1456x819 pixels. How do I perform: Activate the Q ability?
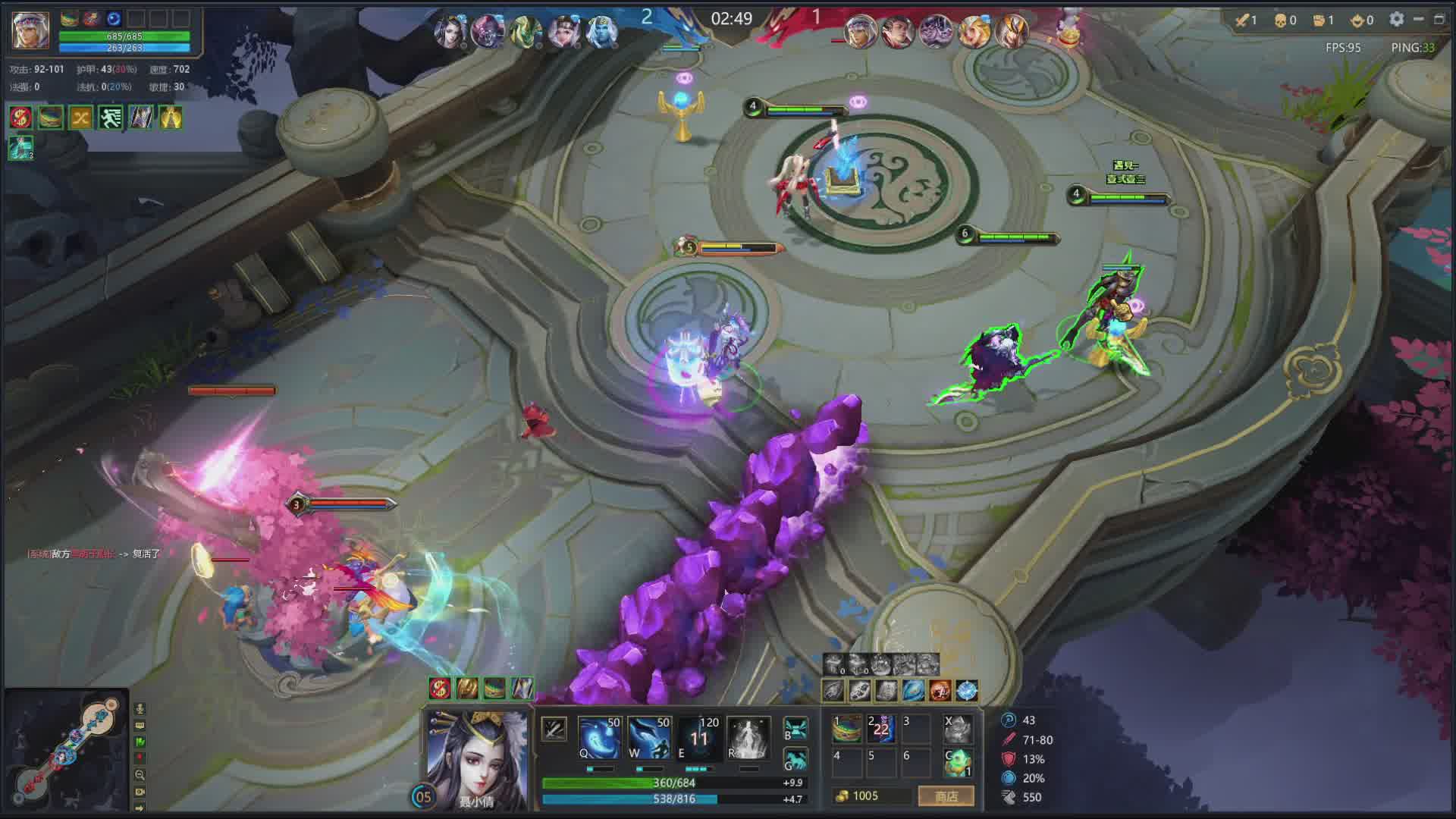click(x=599, y=738)
